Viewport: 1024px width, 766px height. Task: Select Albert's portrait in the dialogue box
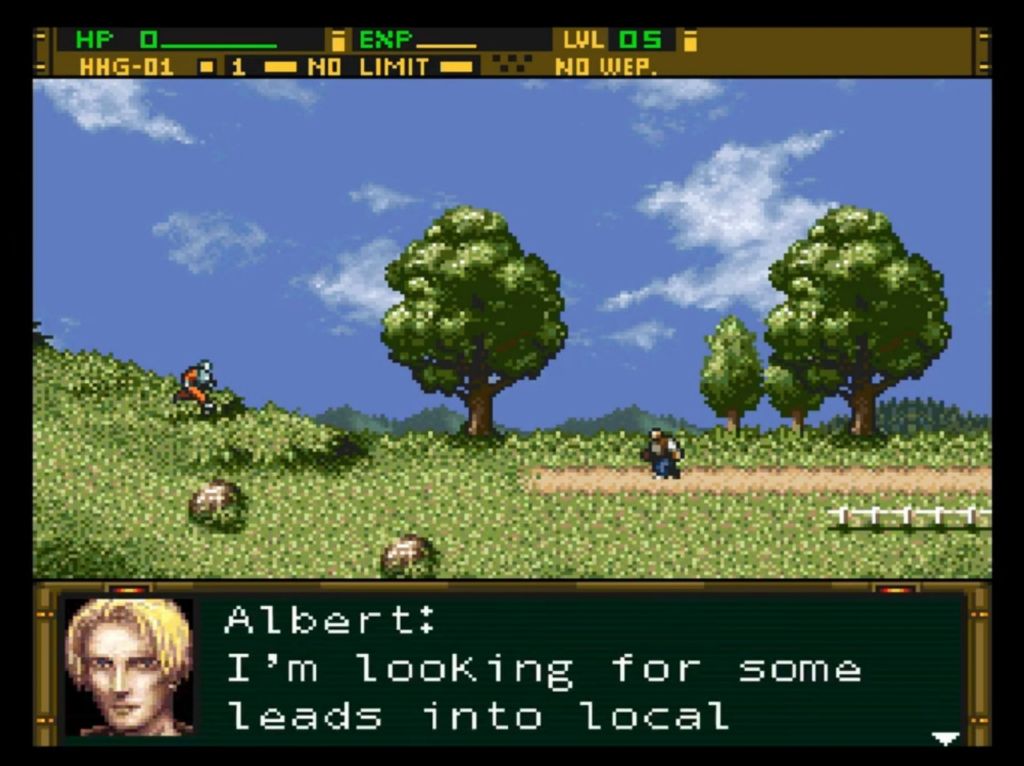click(129, 666)
